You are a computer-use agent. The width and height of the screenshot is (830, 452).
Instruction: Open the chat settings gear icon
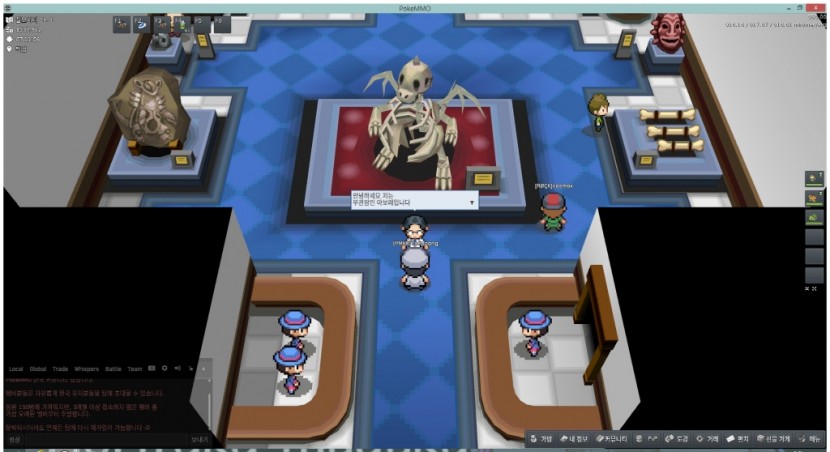click(x=164, y=369)
